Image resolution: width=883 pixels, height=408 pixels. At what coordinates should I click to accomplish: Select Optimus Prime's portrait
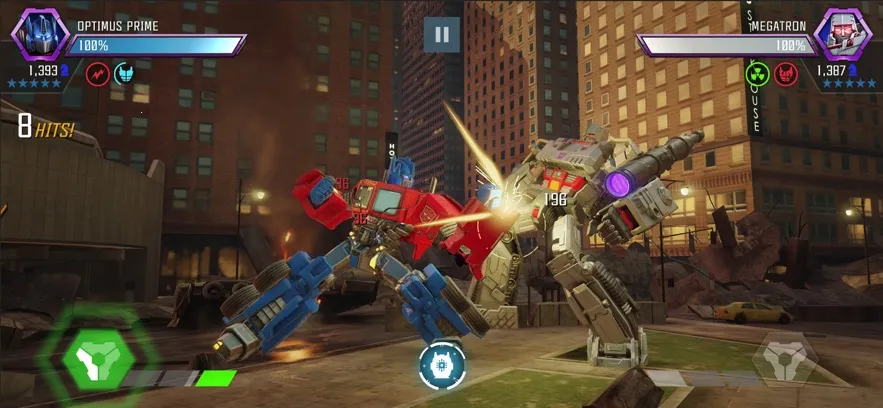point(40,32)
